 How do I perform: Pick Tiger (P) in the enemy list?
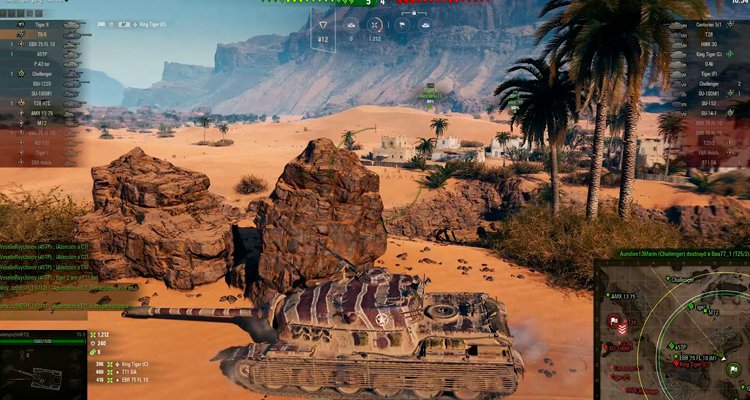point(705,73)
